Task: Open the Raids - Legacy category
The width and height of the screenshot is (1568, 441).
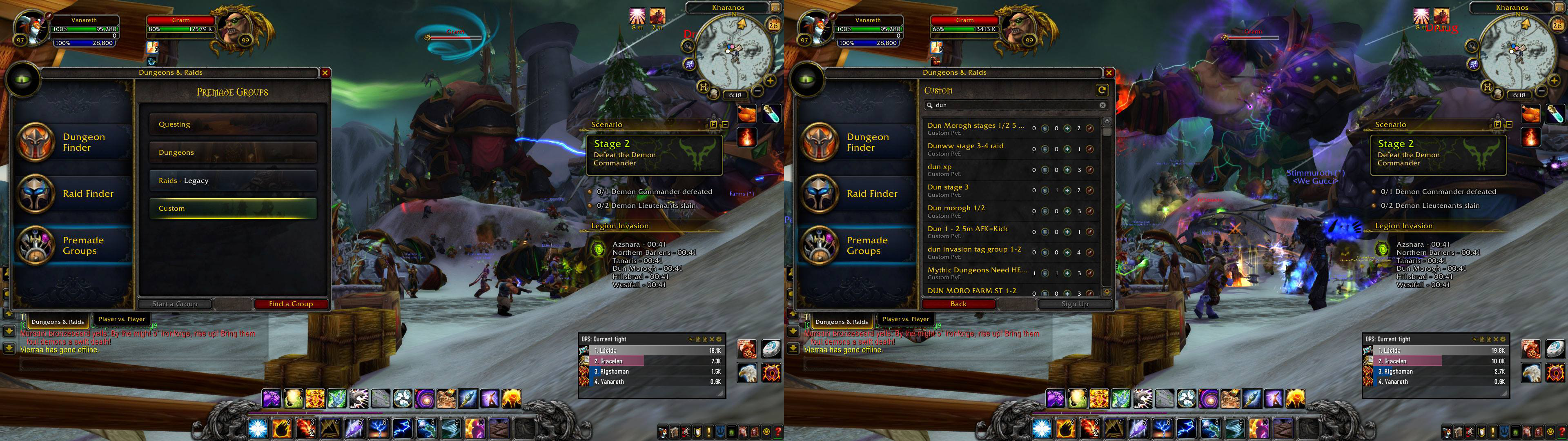Action: tap(233, 180)
